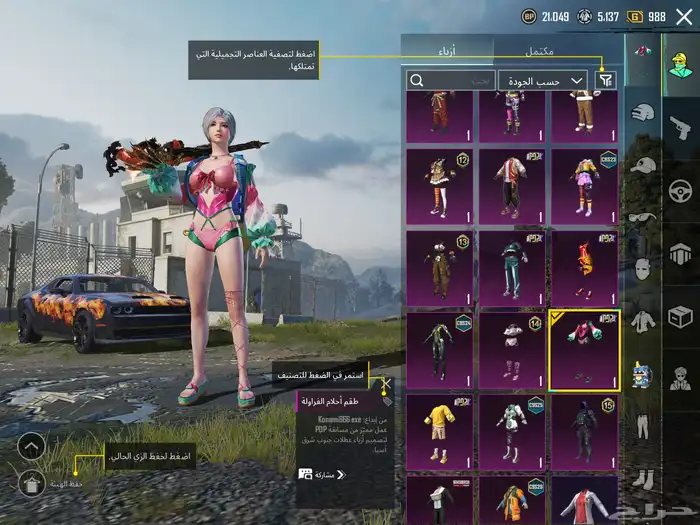This screenshot has width=700, height=525.
Task: Switch to the أزياء tab
Action: click(447, 49)
